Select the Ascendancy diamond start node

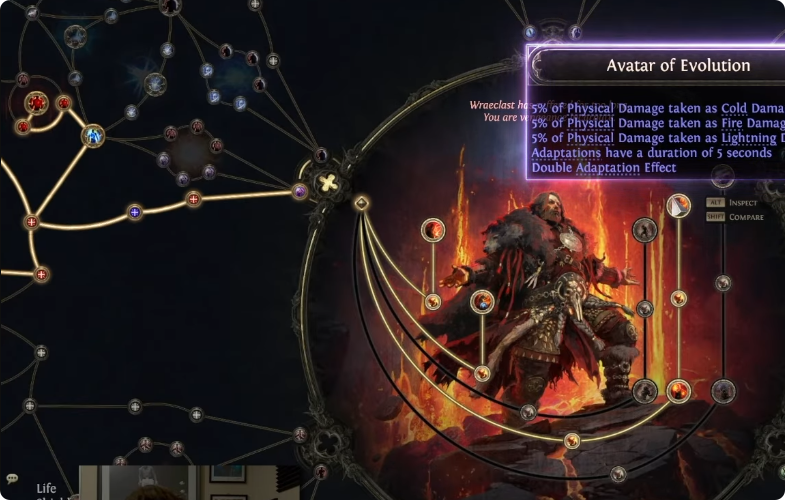(362, 203)
